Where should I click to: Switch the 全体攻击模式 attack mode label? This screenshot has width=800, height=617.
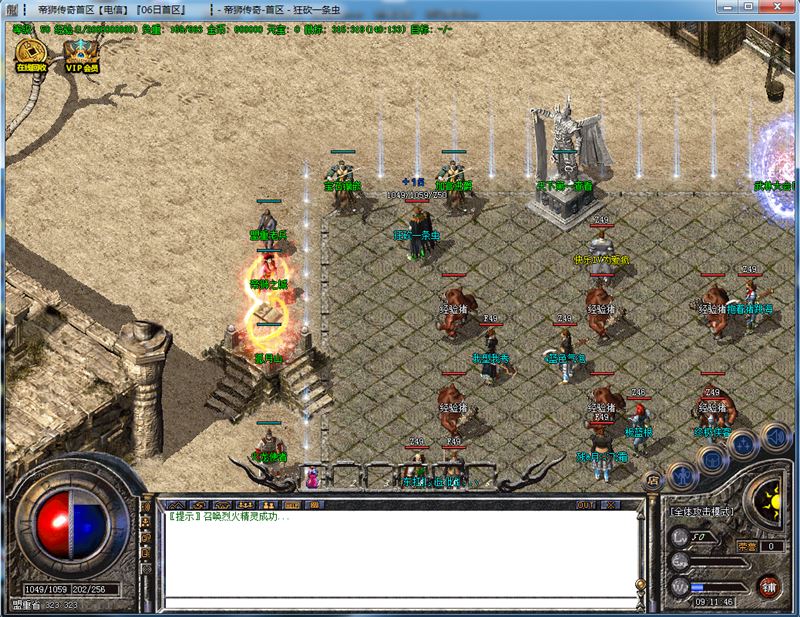pyautogui.click(x=701, y=512)
